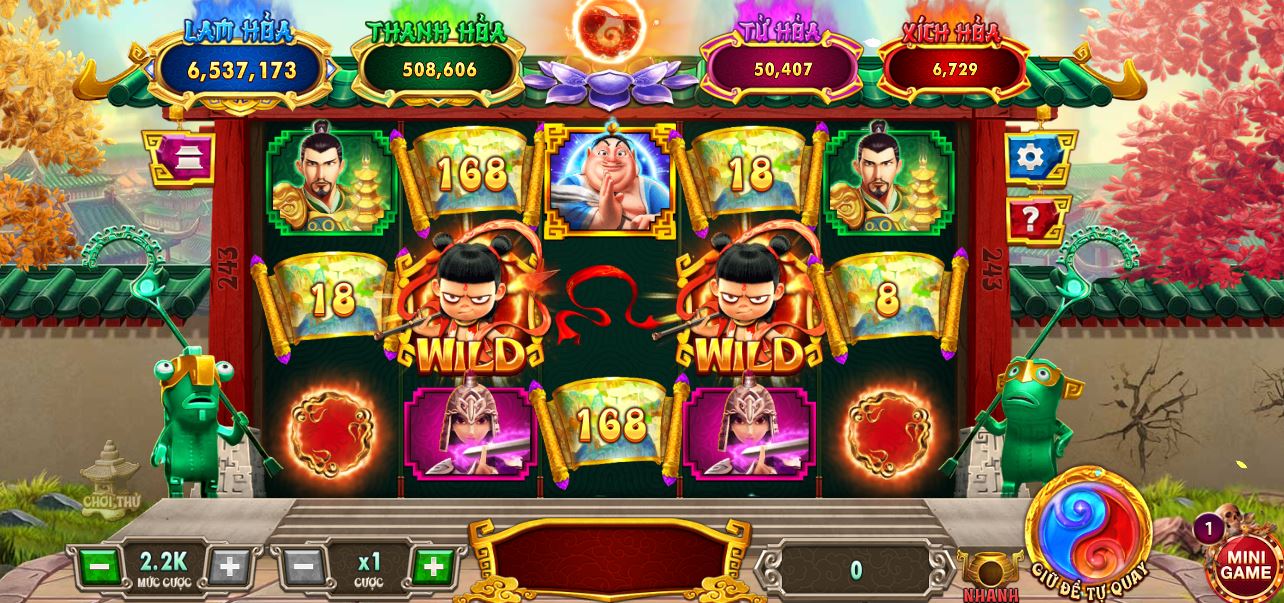This screenshot has height=603, width=1284.
Task: Raise the Cược multiplier with the green plus
Action: (x=432, y=568)
